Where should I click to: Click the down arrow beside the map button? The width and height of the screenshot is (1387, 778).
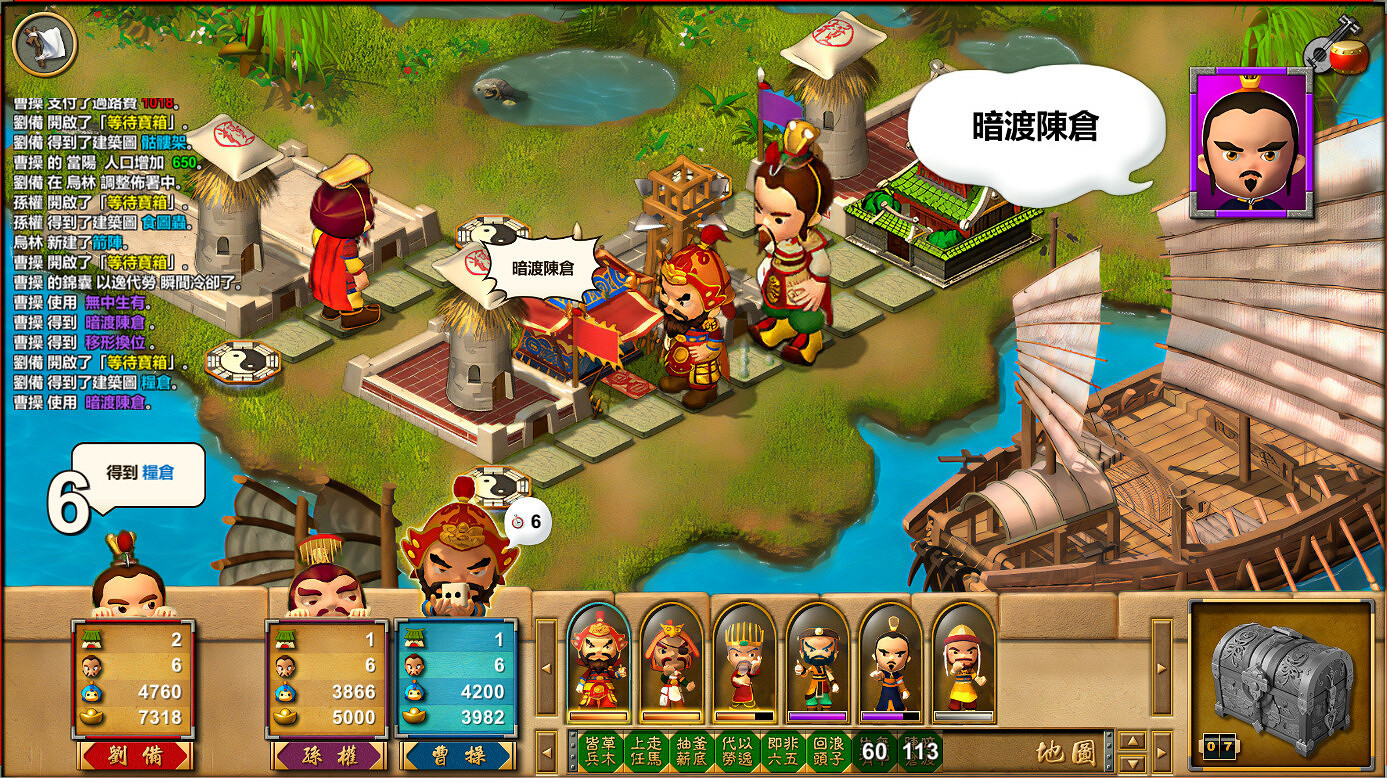1132,763
